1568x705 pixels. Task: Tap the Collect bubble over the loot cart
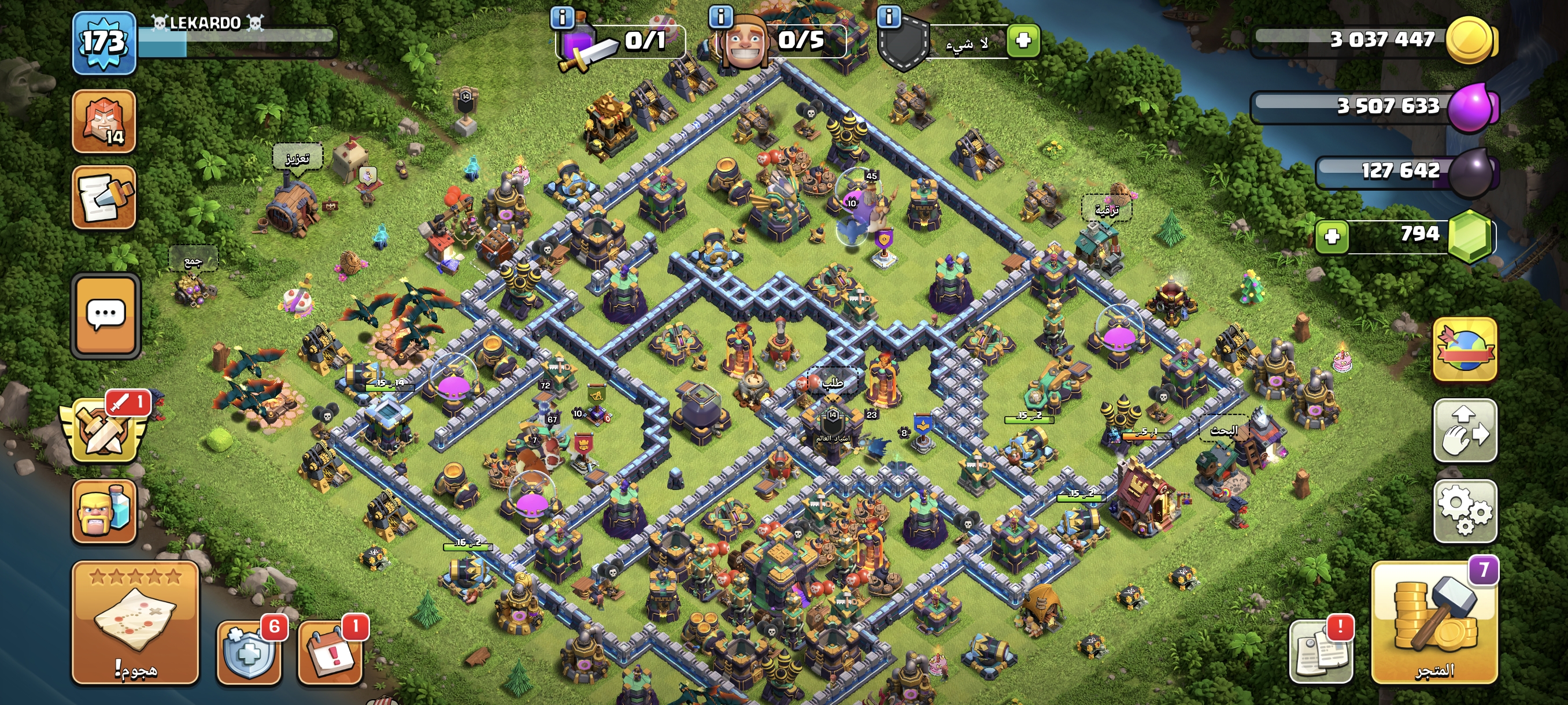click(193, 261)
